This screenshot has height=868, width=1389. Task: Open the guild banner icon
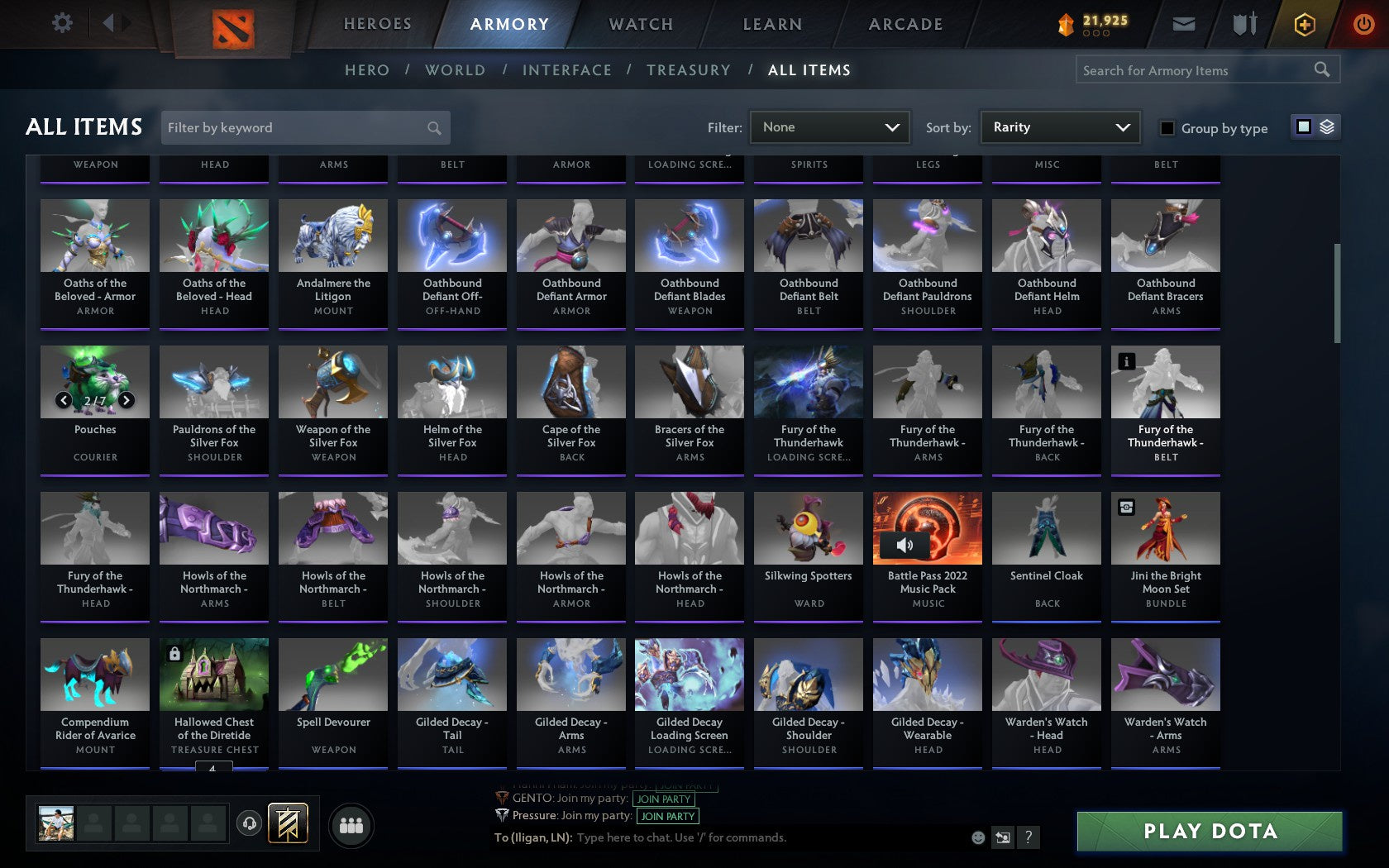286,823
